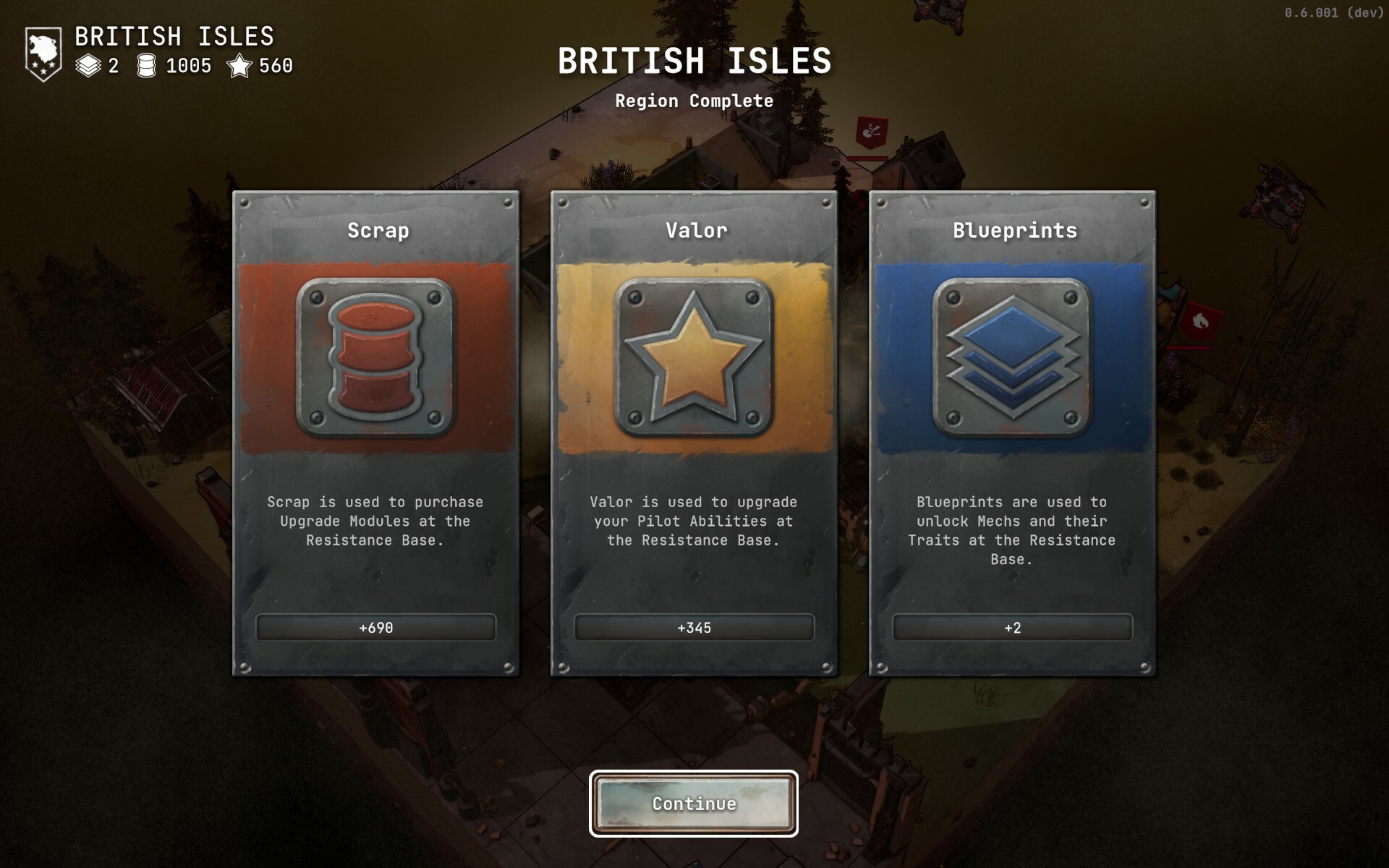Viewport: 1389px width, 868px height.
Task: Select the Scrap reward card
Action: [375, 433]
